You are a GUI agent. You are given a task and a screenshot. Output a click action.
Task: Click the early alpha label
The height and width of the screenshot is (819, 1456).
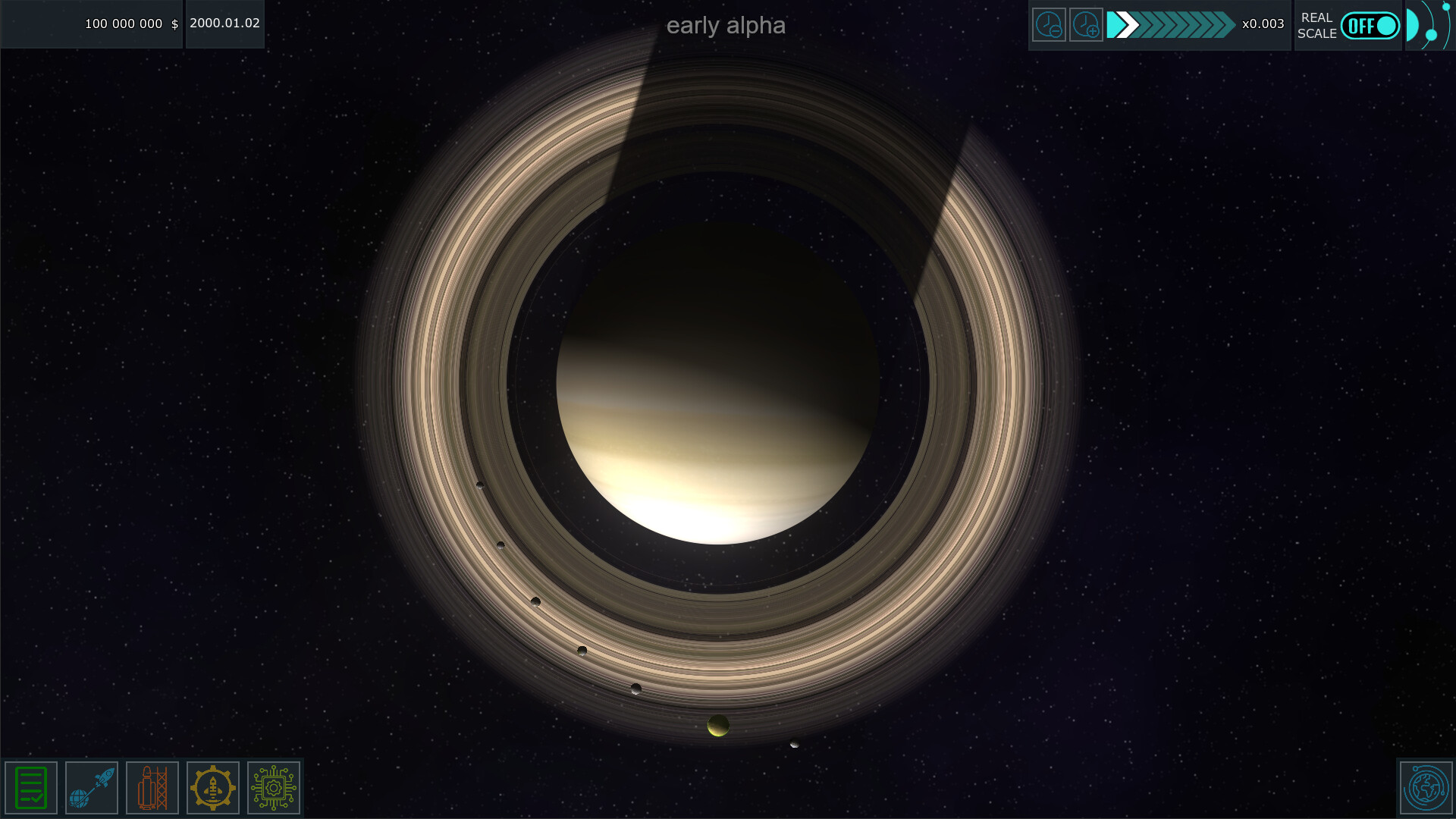point(726,25)
